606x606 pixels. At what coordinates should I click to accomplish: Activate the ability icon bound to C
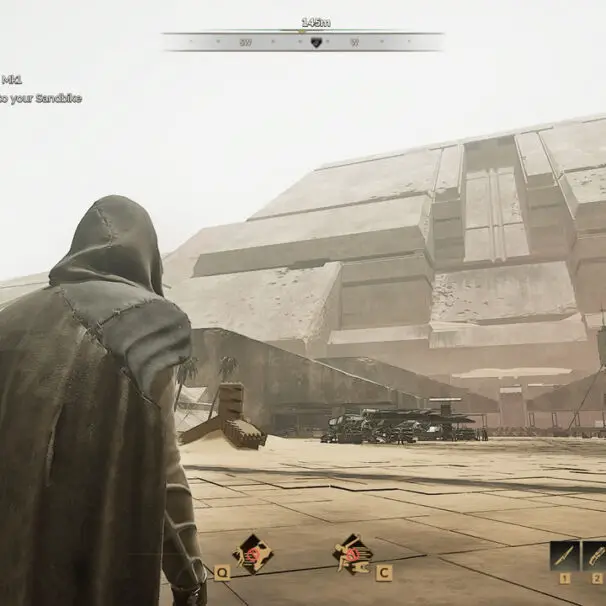click(352, 551)
